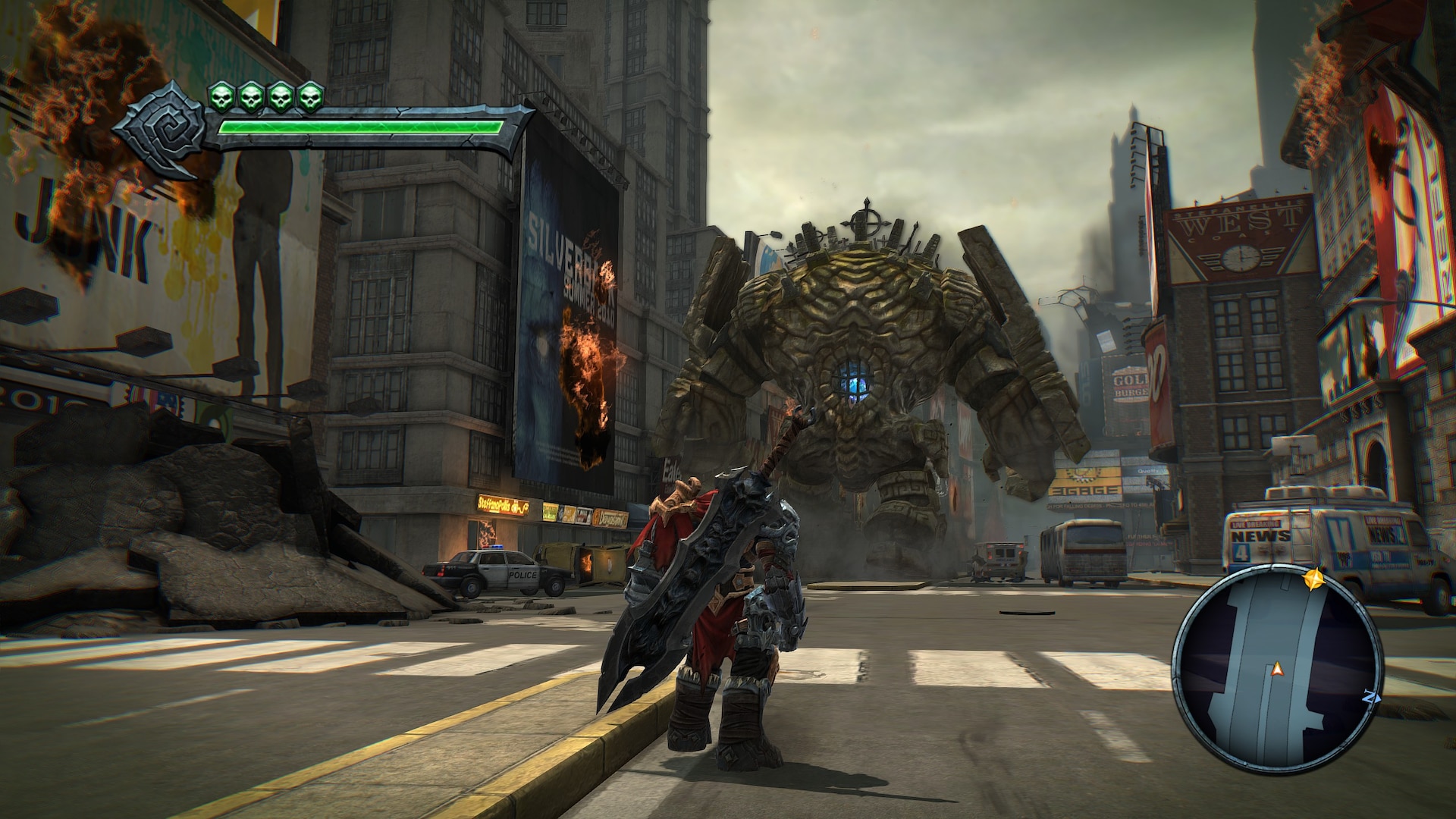This screenshot has width=1456, height=819.
Task: Select the gold objective marker on minimap
Action: [x=1313, y=579]
